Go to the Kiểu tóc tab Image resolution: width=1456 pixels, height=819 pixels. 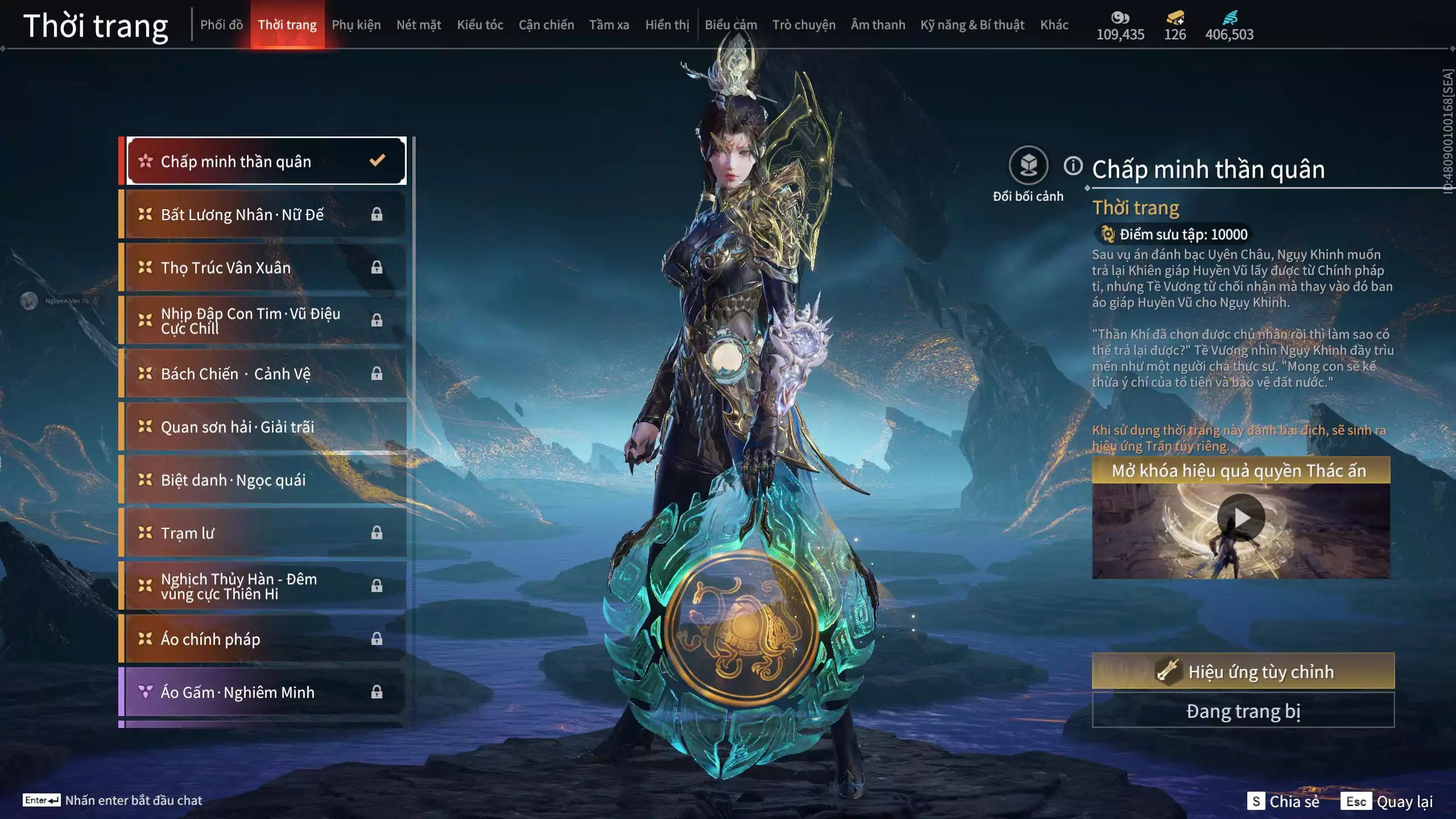click(480, 25)
